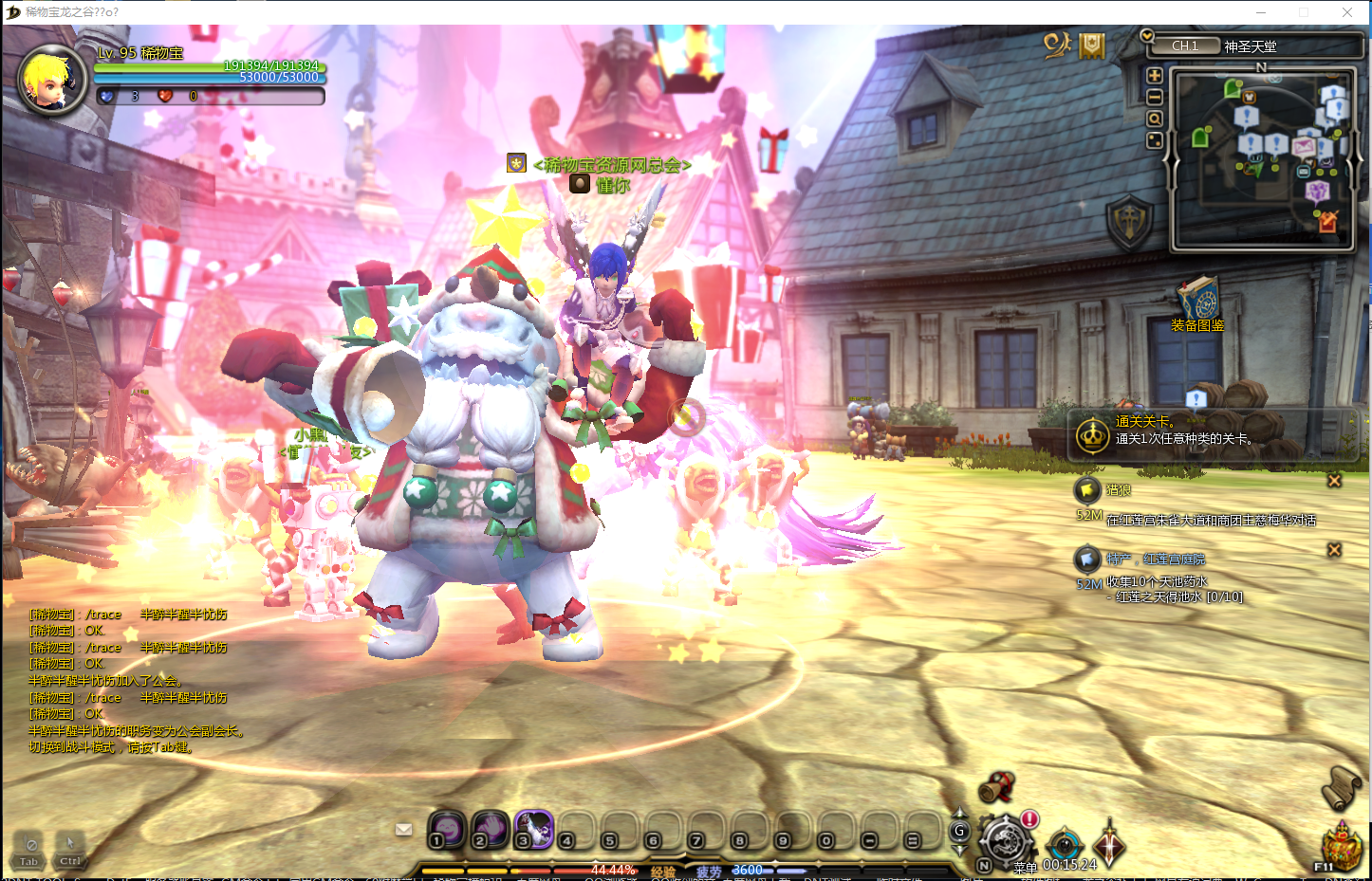Image resolution: width=1372 pixels, height=881 pixels.
Task: Click the gold guild banner icon
Action: [x=1092, y=45]
